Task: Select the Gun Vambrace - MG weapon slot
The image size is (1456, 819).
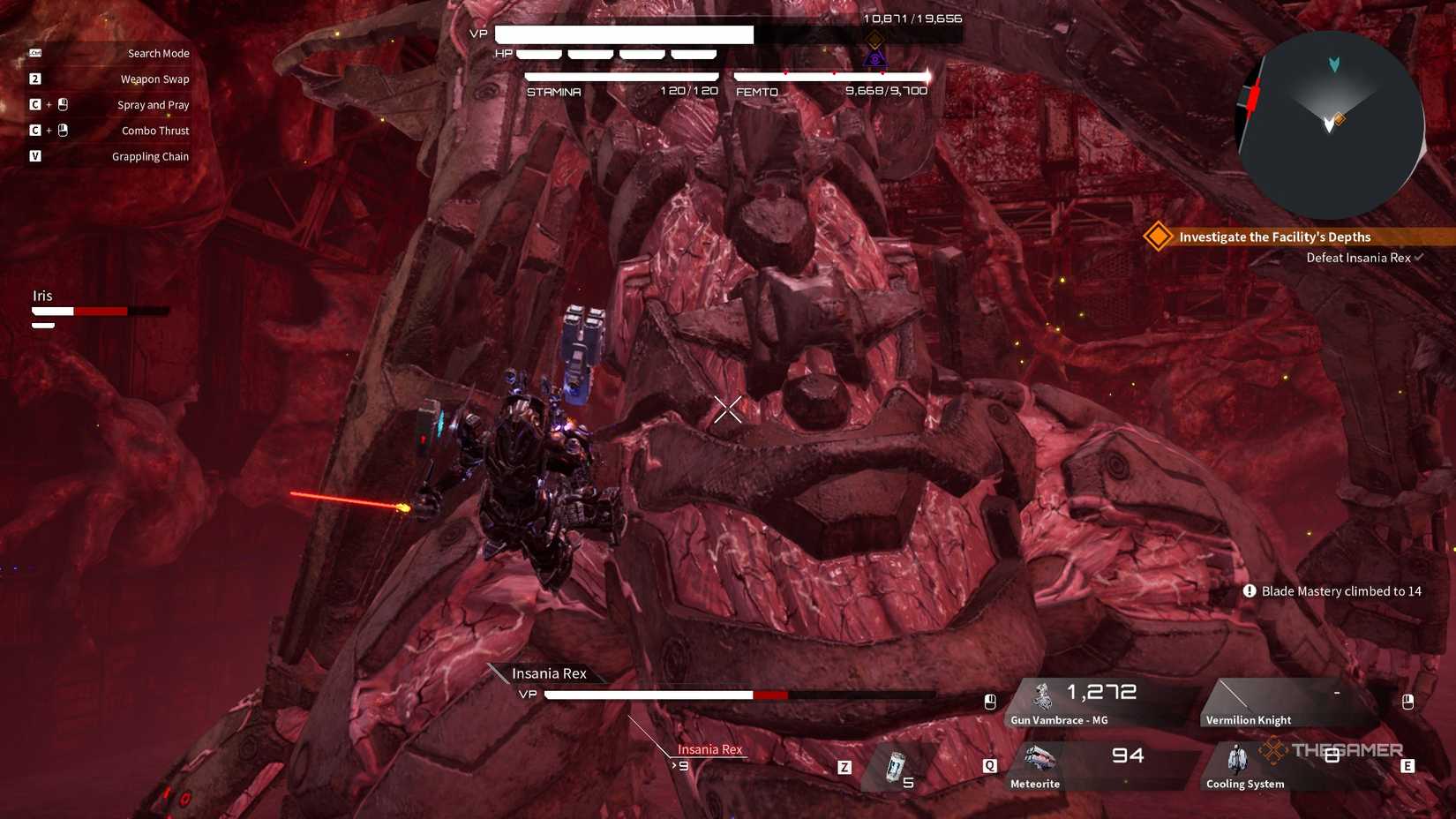Action: click(x=1094, y=703)
